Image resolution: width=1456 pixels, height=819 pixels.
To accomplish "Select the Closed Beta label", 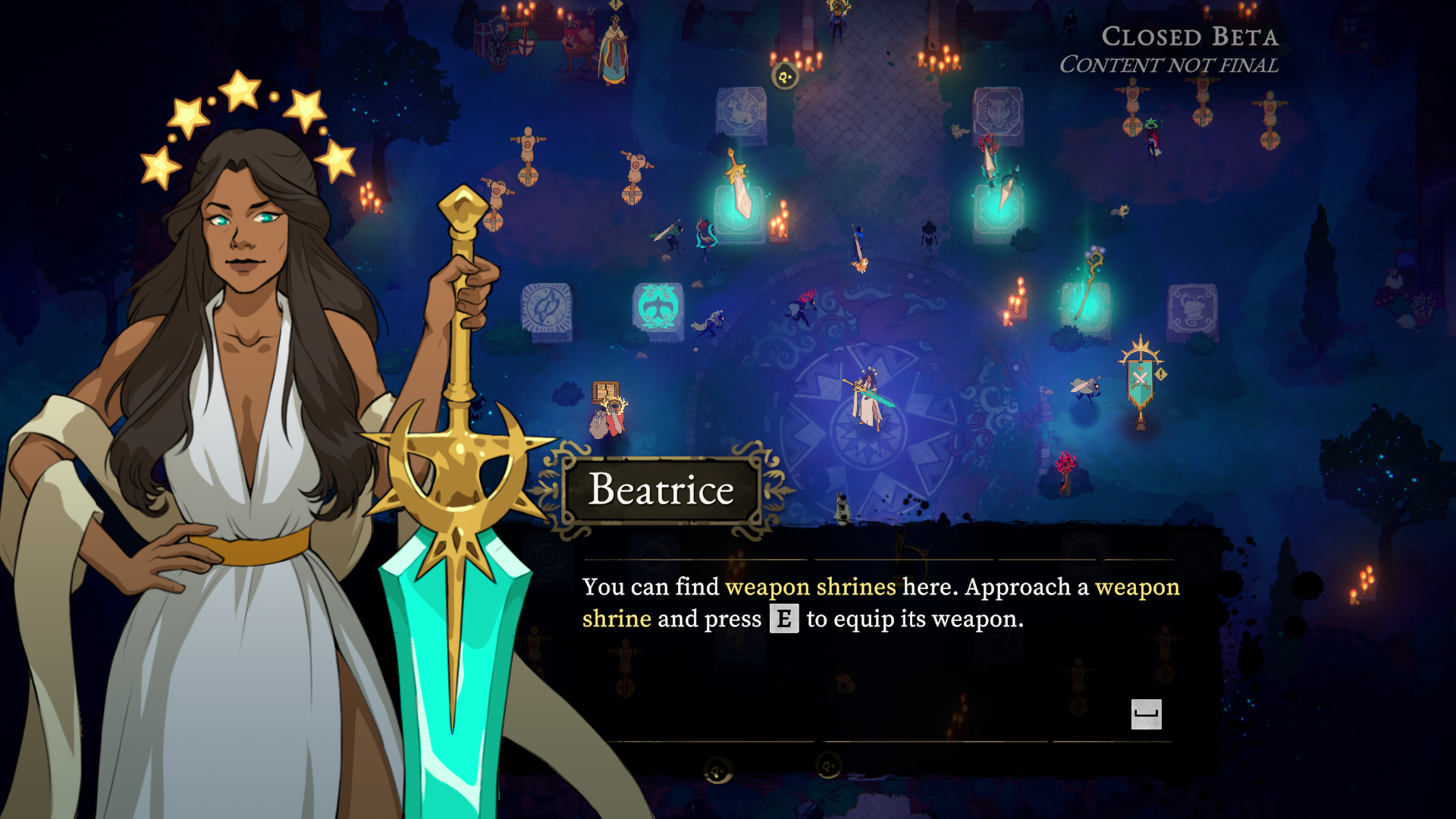I will point(1191,36).
